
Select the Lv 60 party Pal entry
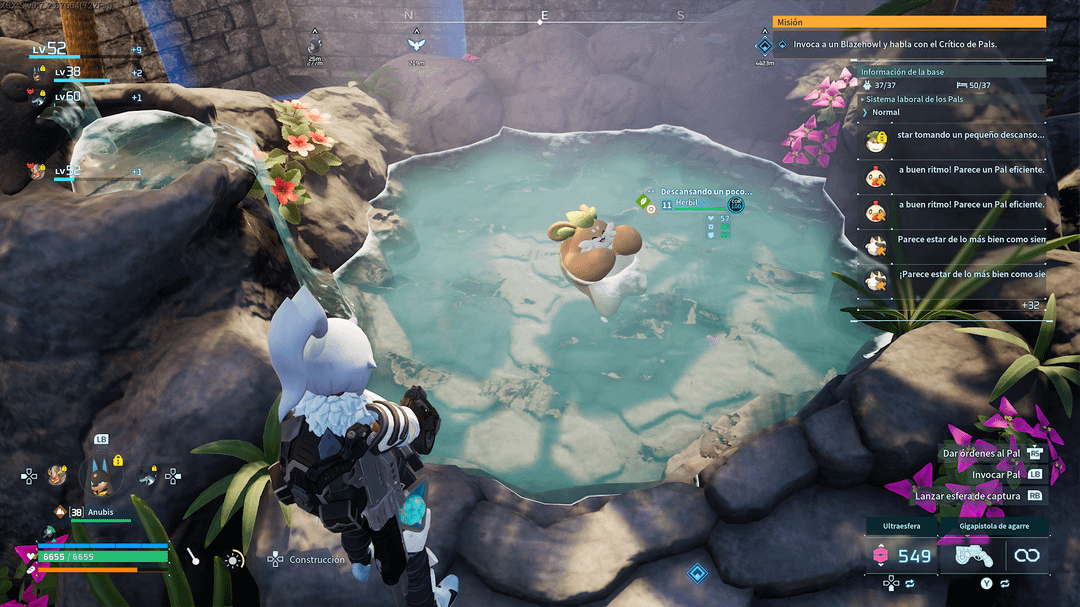67,97
